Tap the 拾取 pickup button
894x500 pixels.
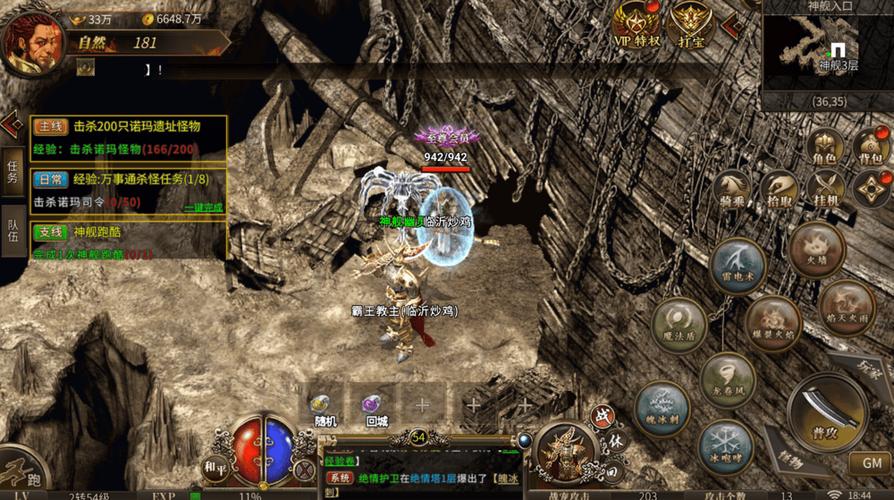[x=779, y=189]
